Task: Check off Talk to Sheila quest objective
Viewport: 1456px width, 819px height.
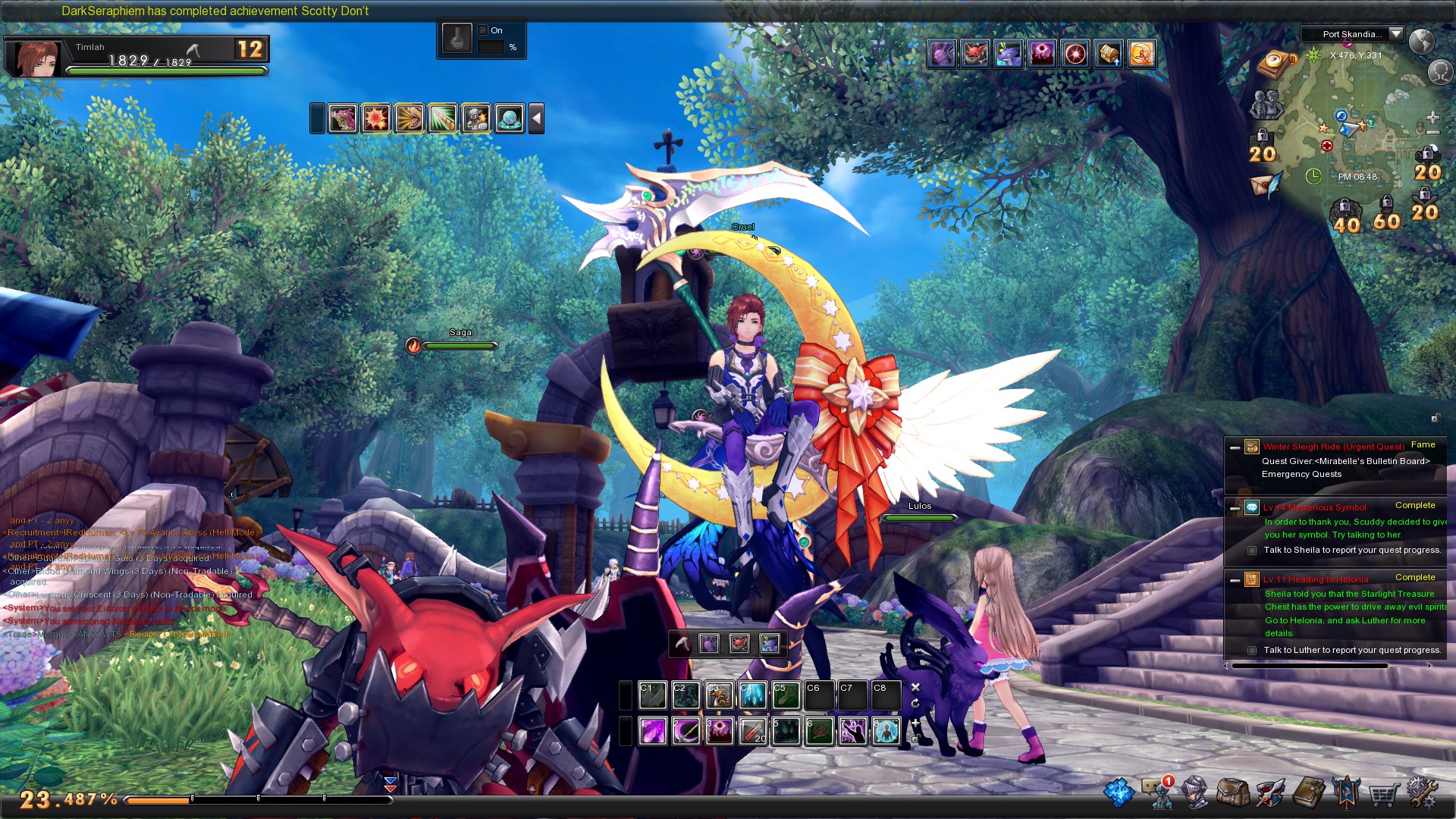Action: tap(1251, 550)
